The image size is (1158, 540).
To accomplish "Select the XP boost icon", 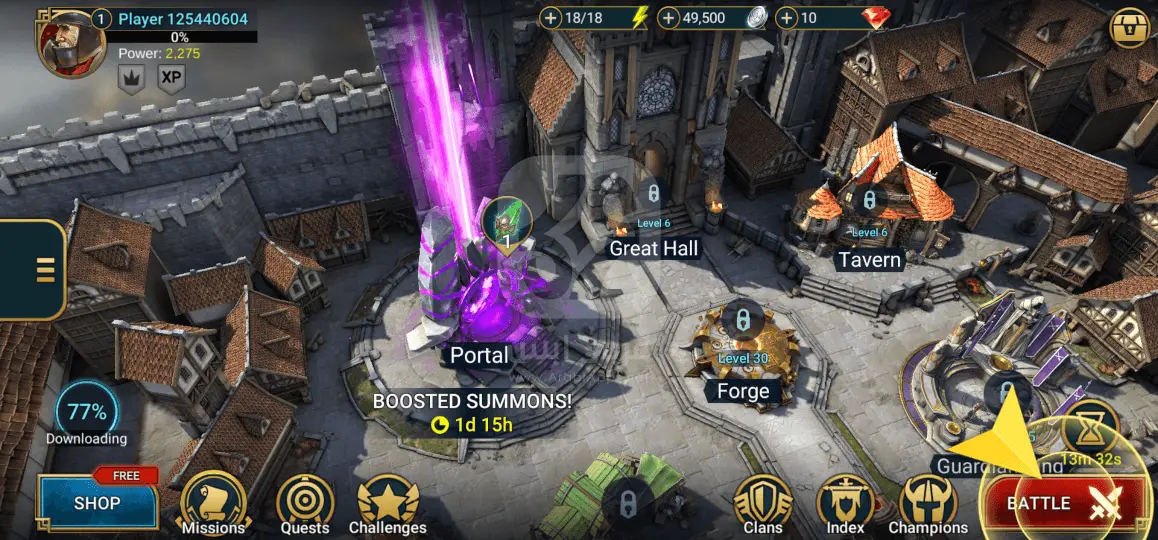I will [x=172, y=77].
